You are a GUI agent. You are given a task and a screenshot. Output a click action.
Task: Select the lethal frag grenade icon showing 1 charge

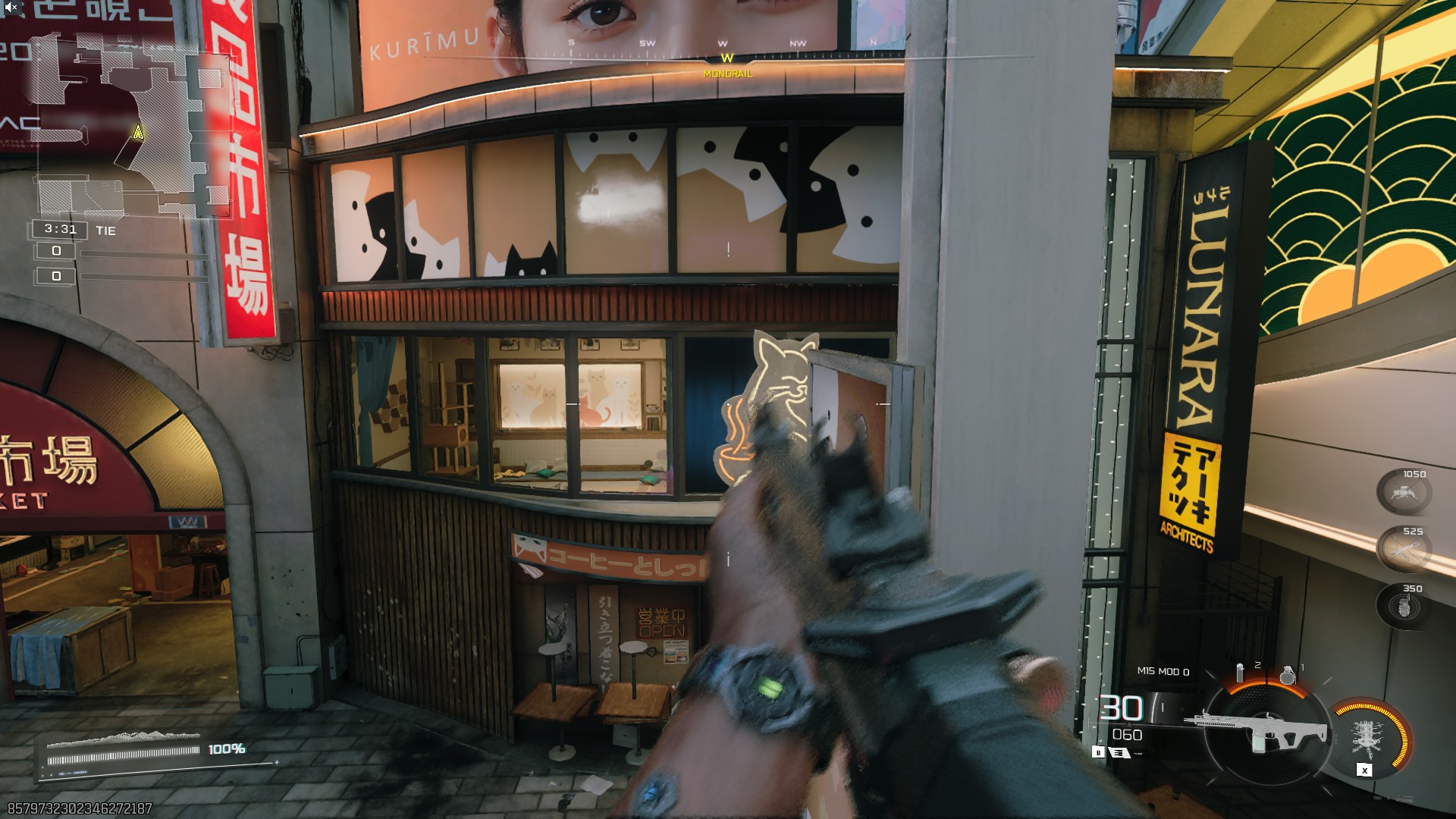pos(1288,673)
